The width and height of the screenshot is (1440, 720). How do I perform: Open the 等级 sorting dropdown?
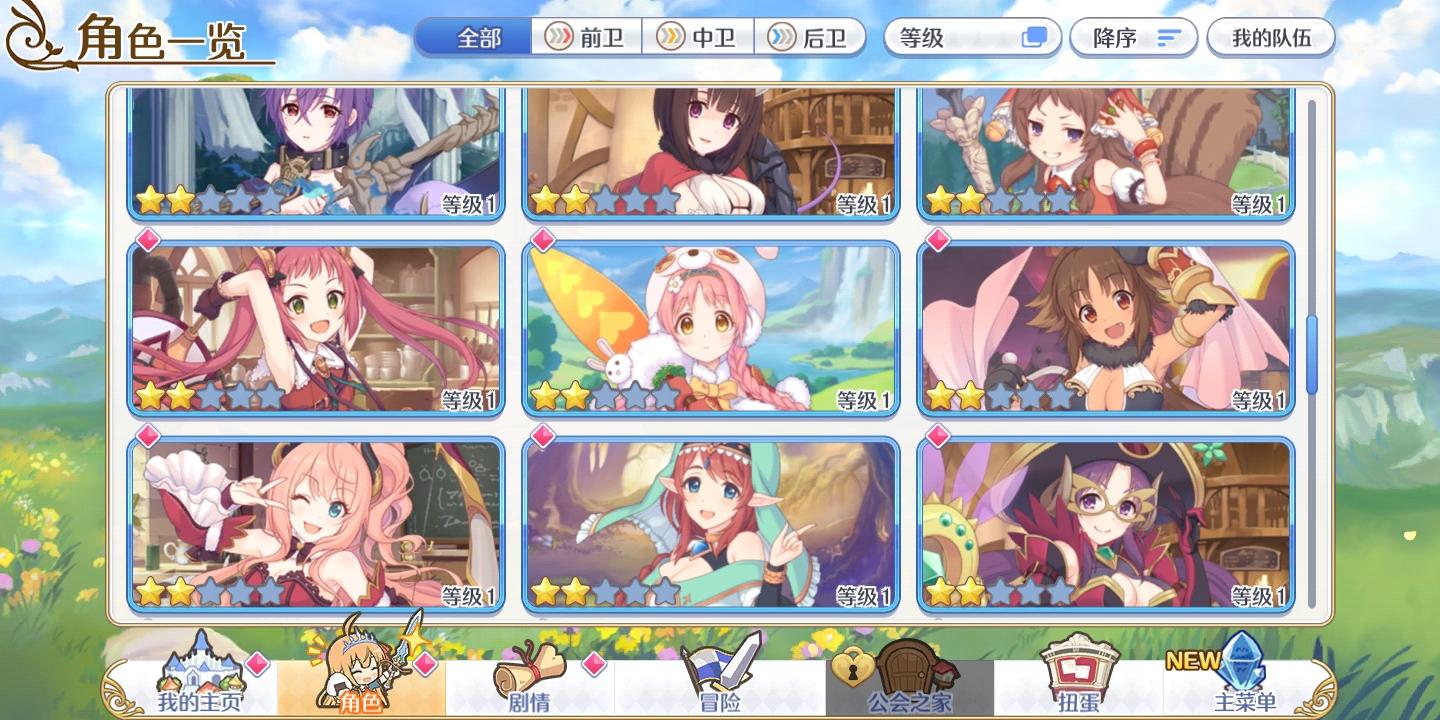point(970,37)
